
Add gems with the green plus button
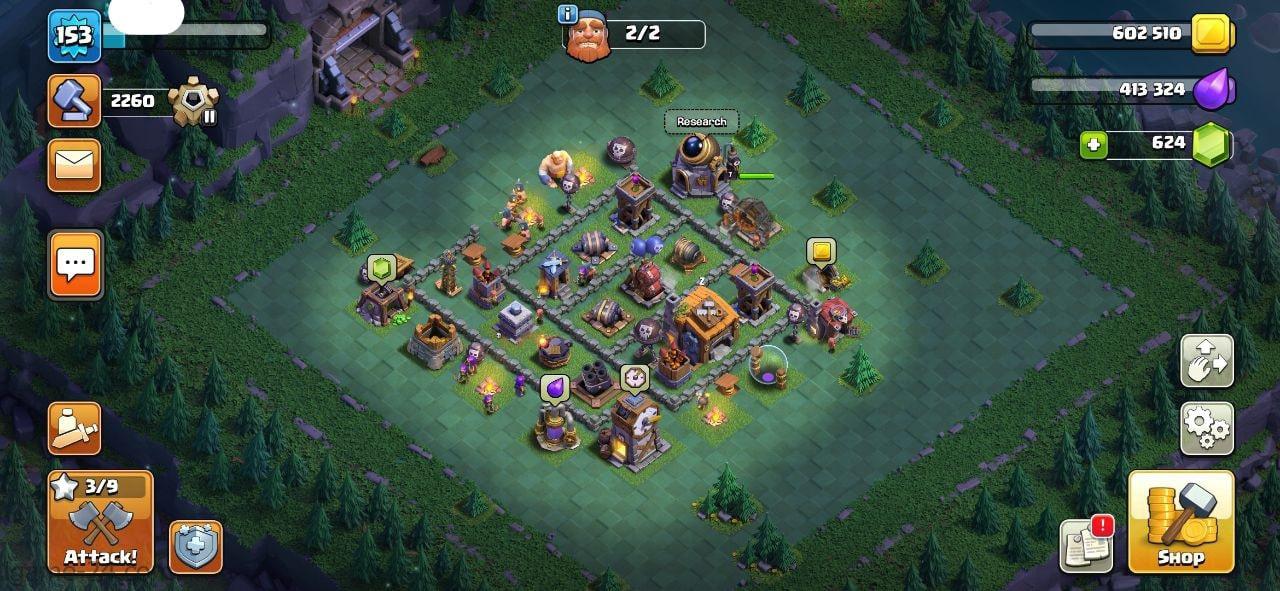[1094, 146]
